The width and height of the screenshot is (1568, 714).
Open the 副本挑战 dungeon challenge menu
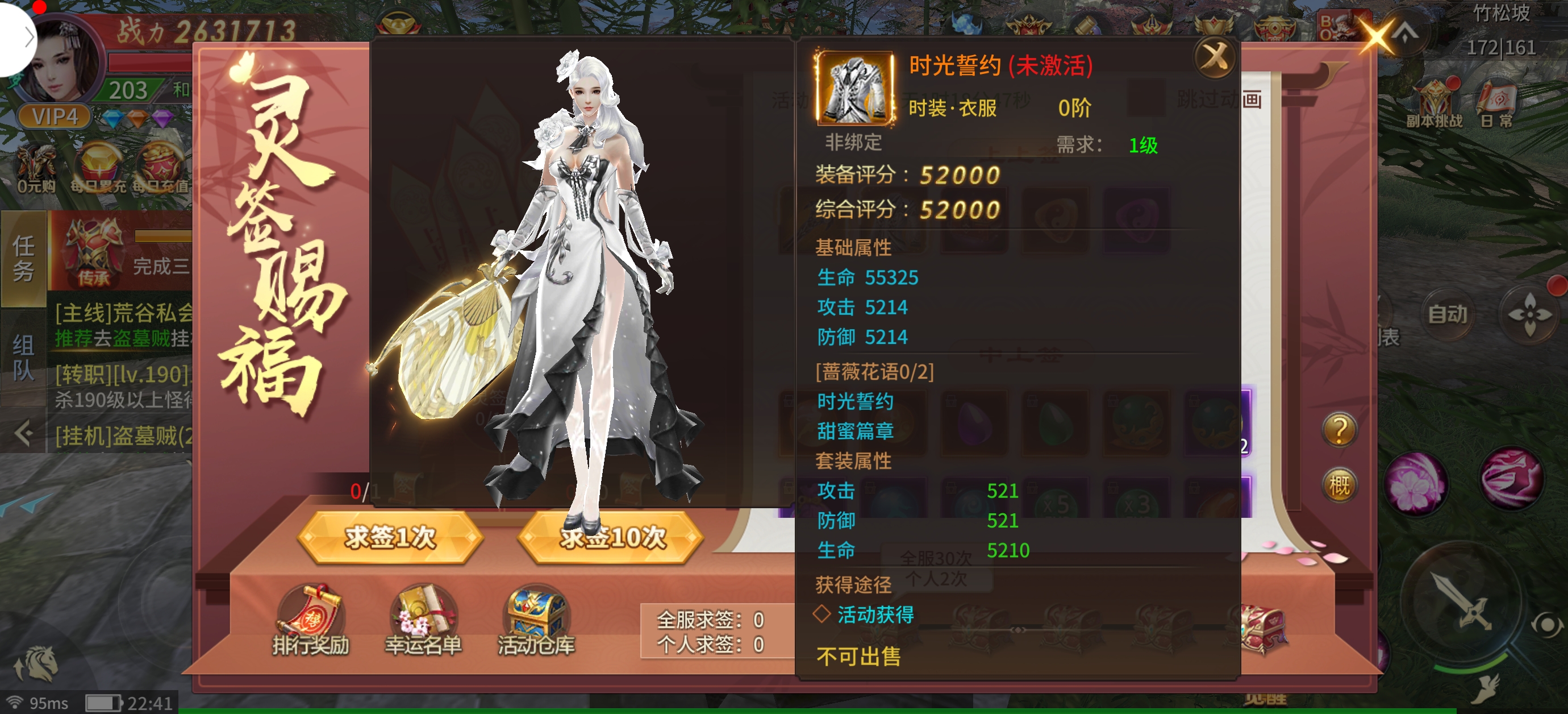(x=1433, y=105)
